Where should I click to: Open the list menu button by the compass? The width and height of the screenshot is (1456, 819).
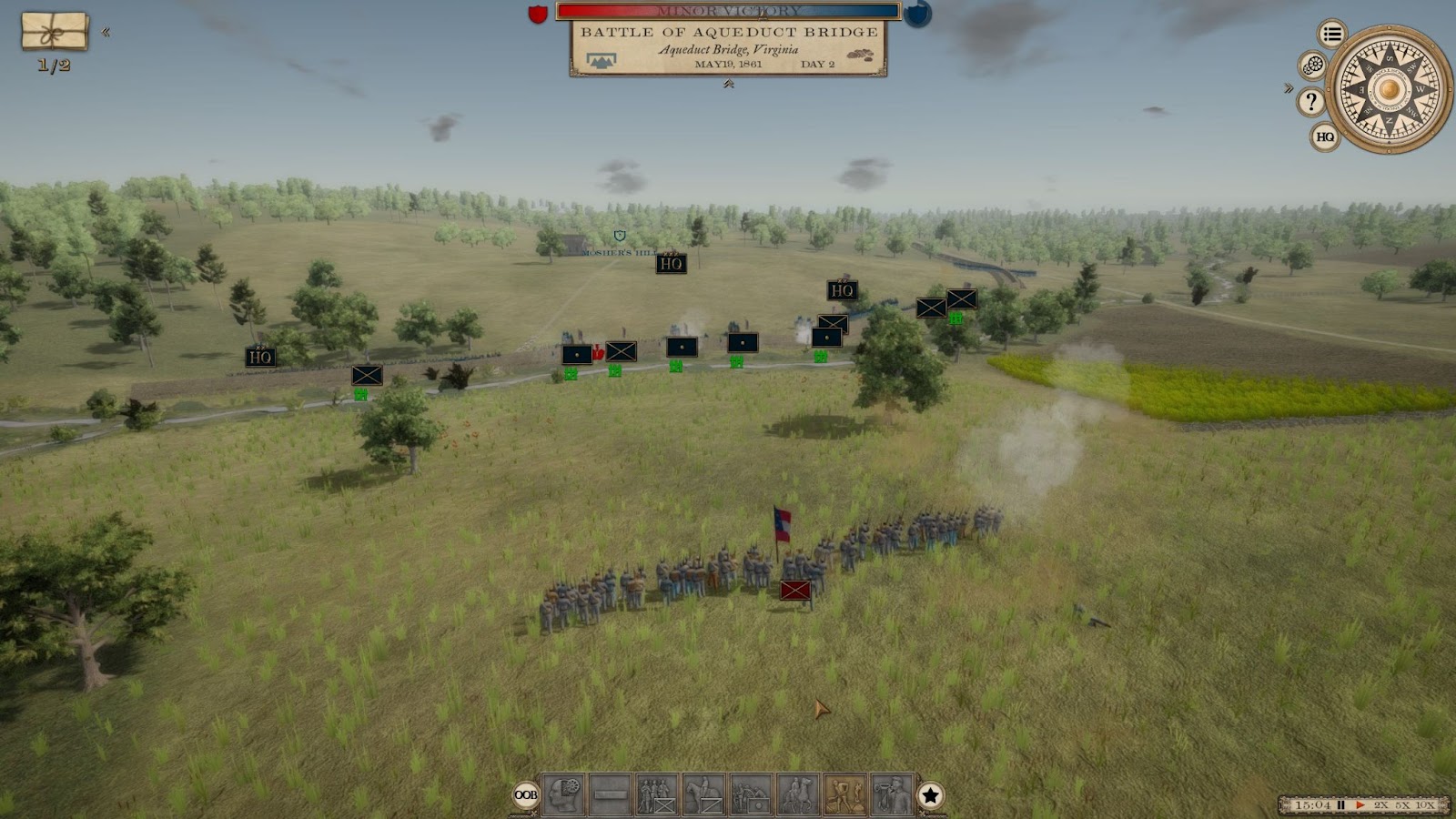tap(1332, 35)
